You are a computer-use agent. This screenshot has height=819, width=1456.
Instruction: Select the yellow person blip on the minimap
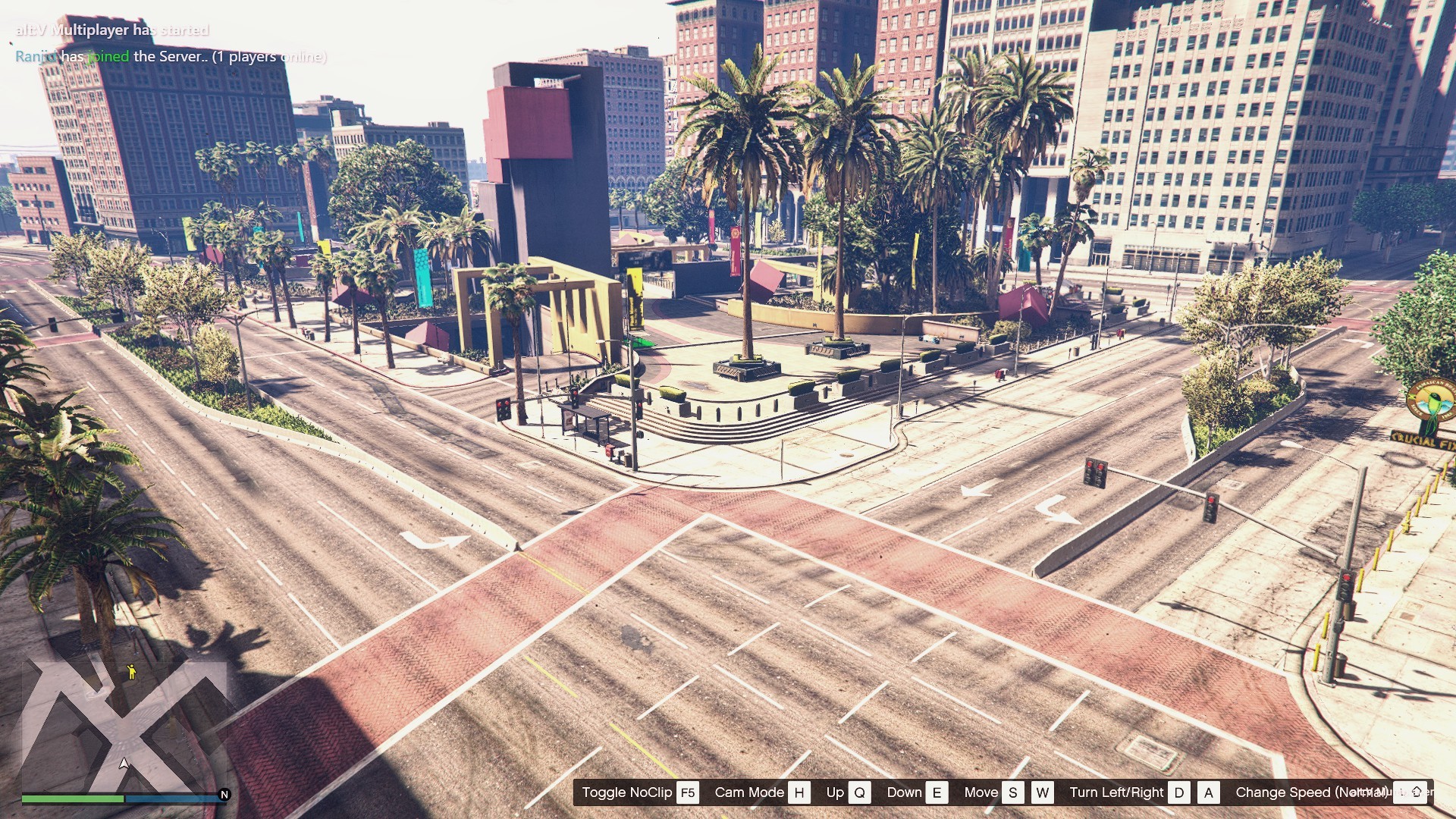click(x=131, y=671)
